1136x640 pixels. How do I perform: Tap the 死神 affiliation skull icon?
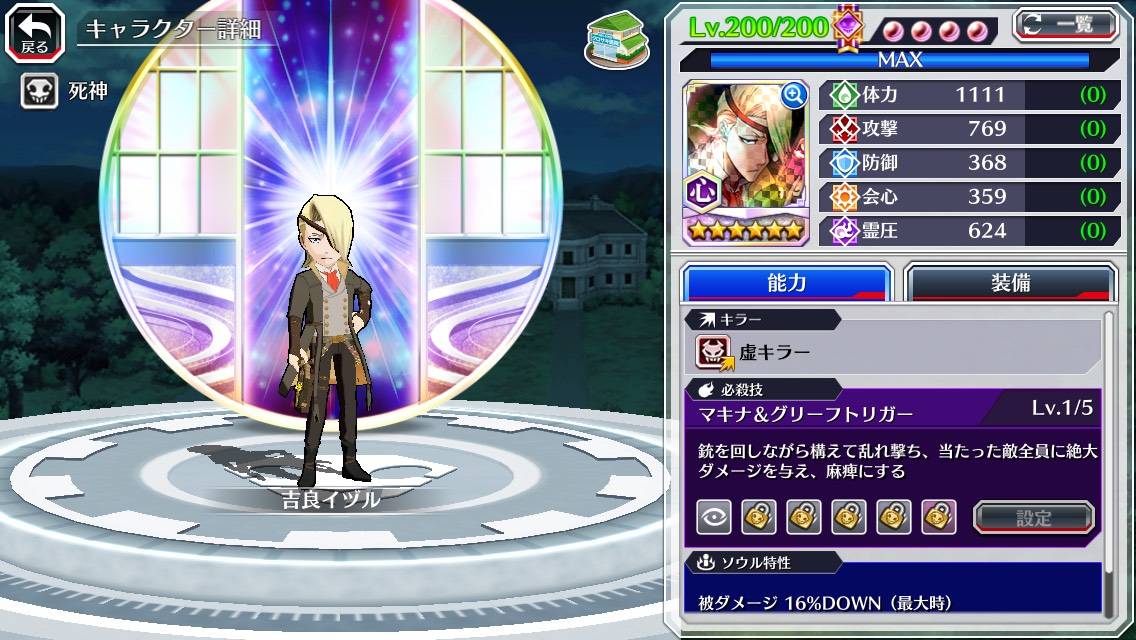(x=39, y=92)
